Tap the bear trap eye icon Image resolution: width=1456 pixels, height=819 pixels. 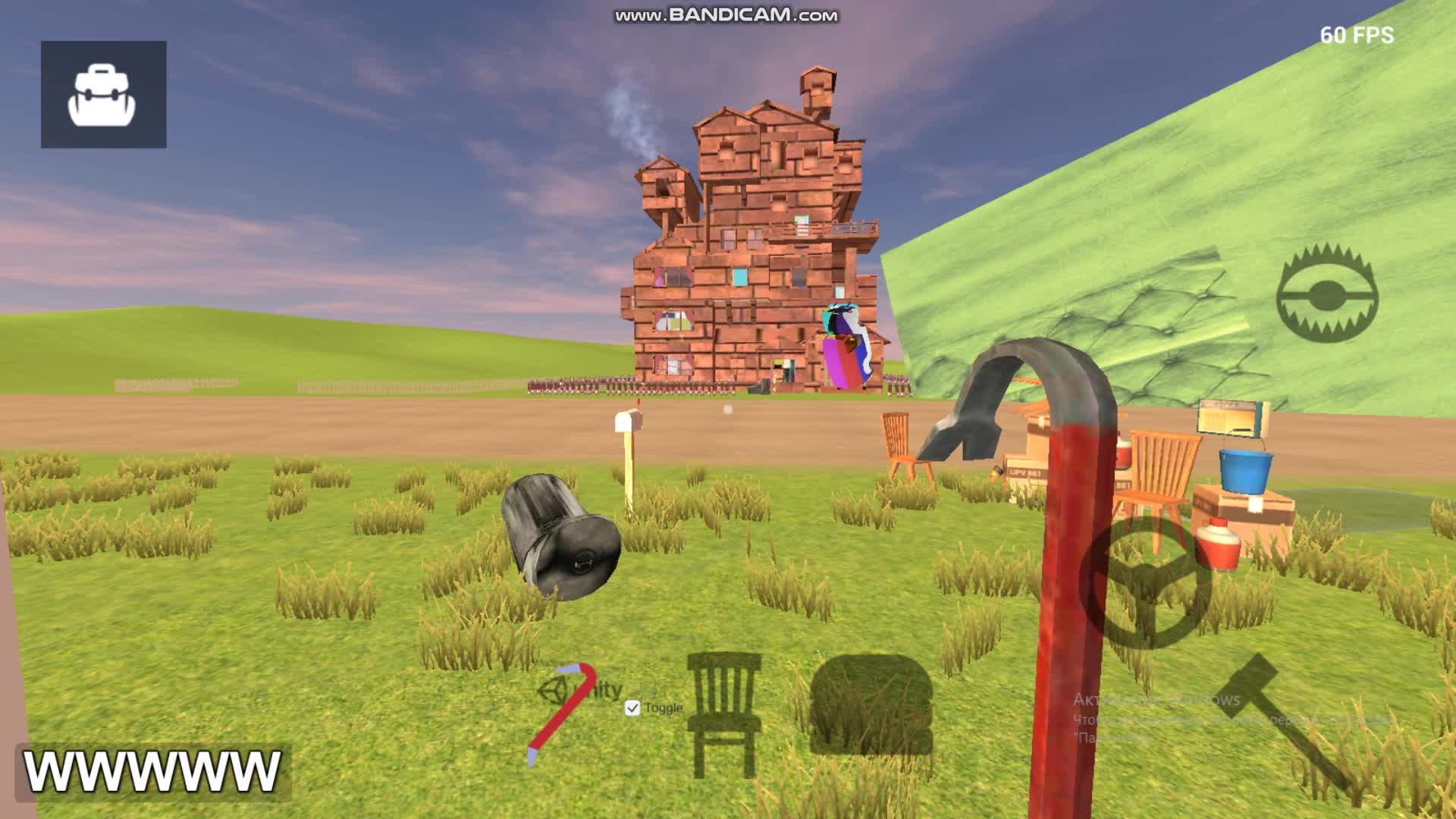1326,294
